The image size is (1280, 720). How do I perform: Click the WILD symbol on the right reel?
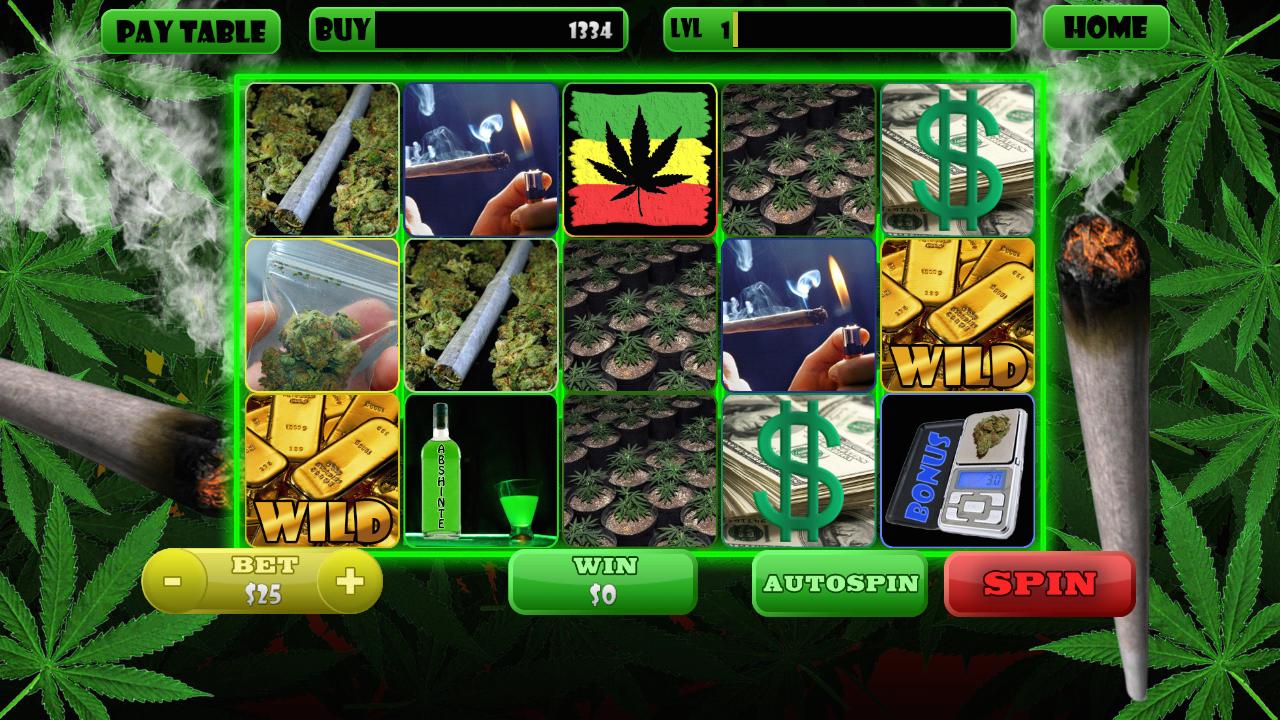click(960, 314)
